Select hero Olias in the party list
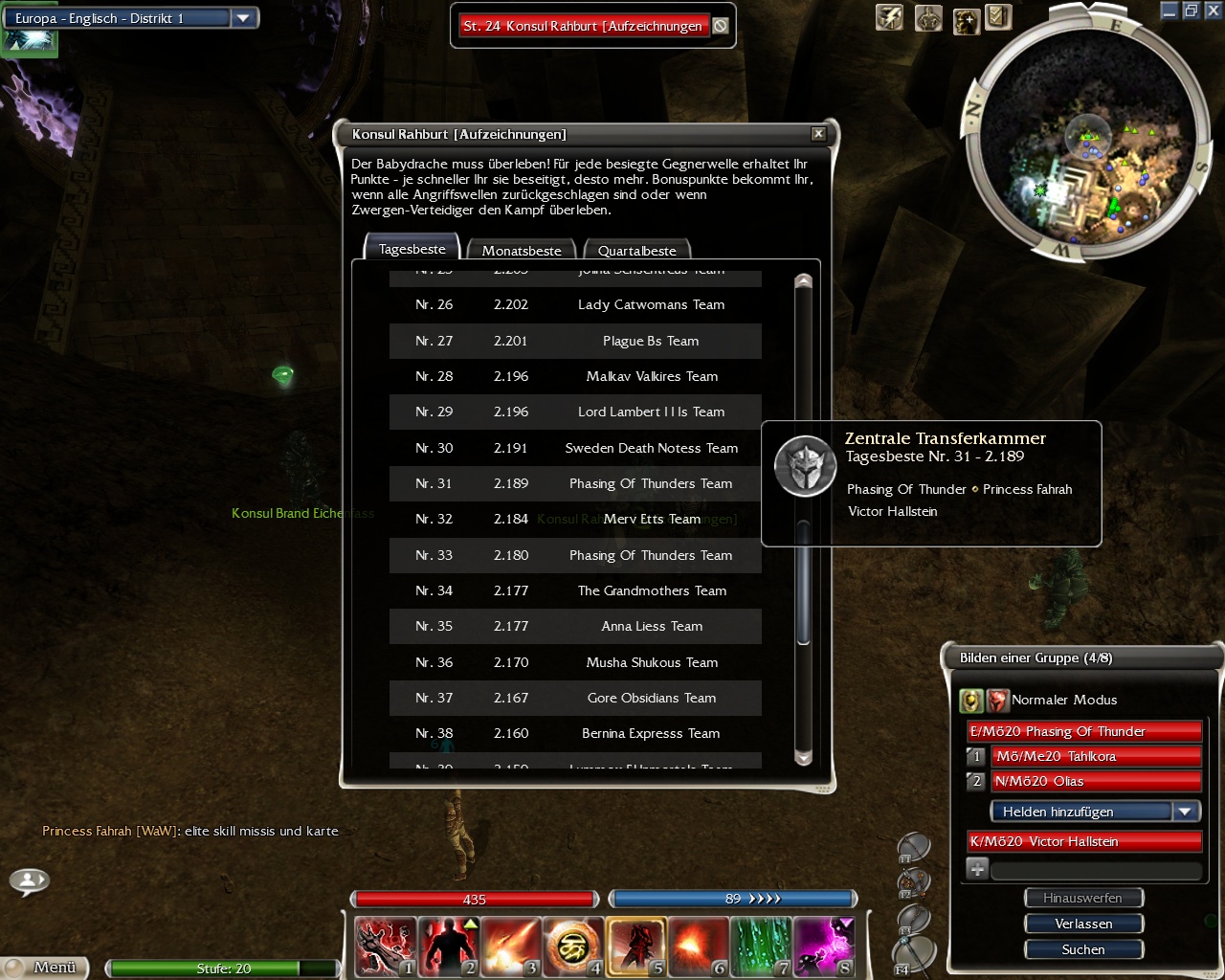The image size is (1225, 980). pyautogui.click(x=1096, y=781)
